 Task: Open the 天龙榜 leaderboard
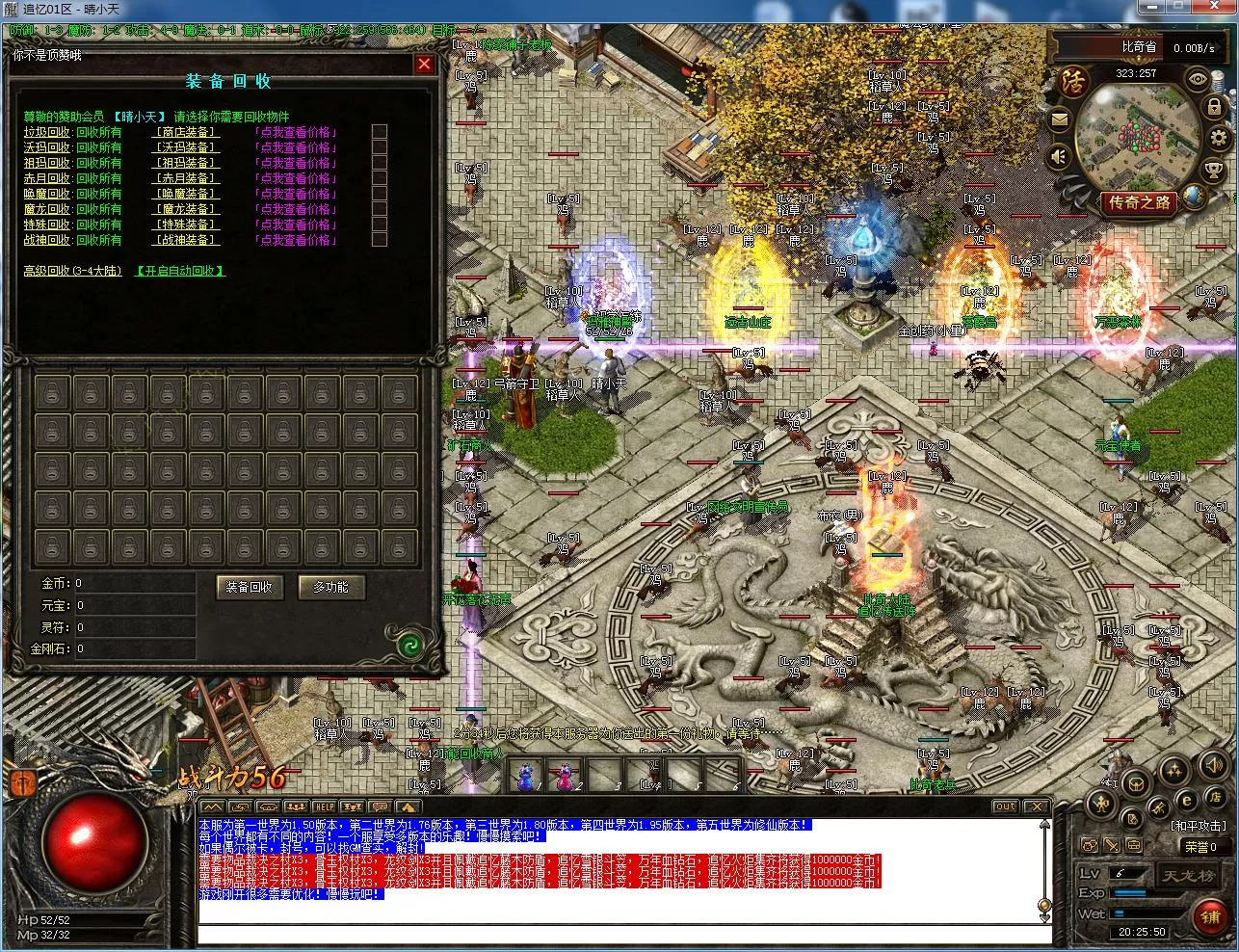(x=1183, y=876)
